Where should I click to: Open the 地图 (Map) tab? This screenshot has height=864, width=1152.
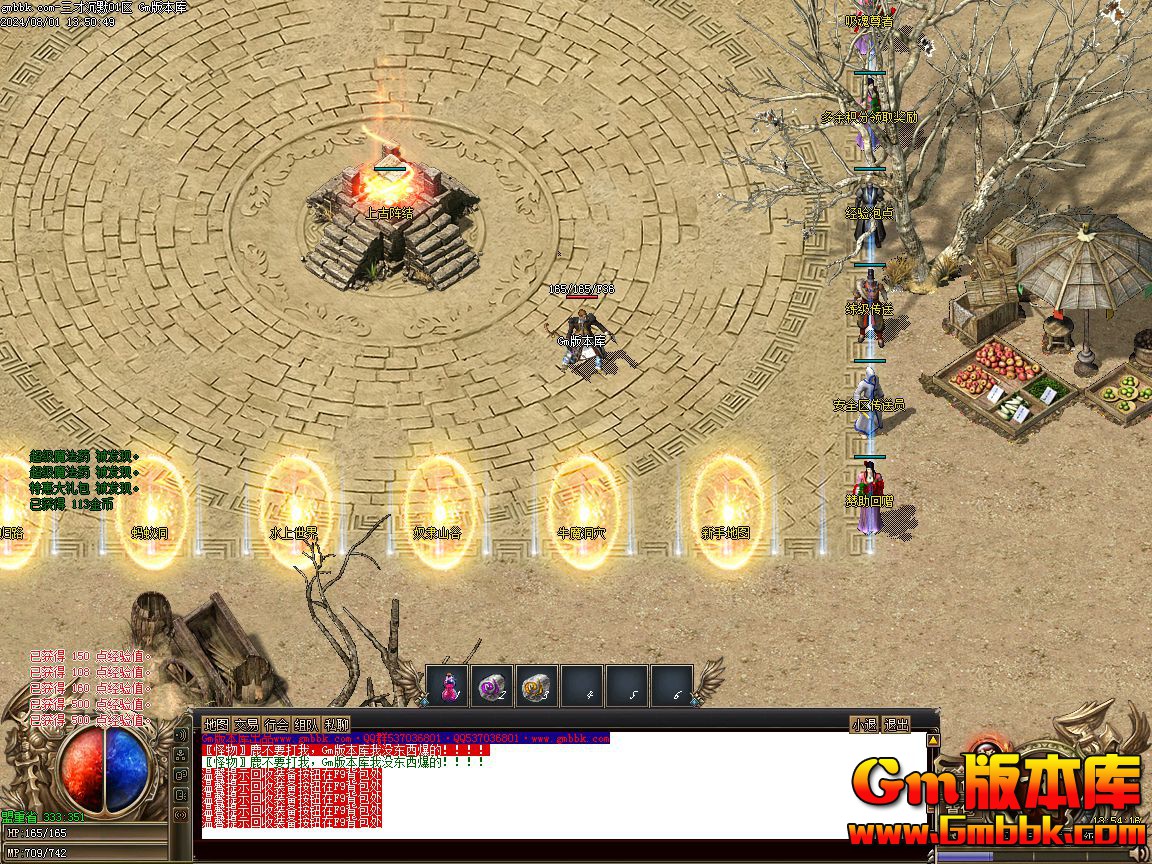(216, 724)
